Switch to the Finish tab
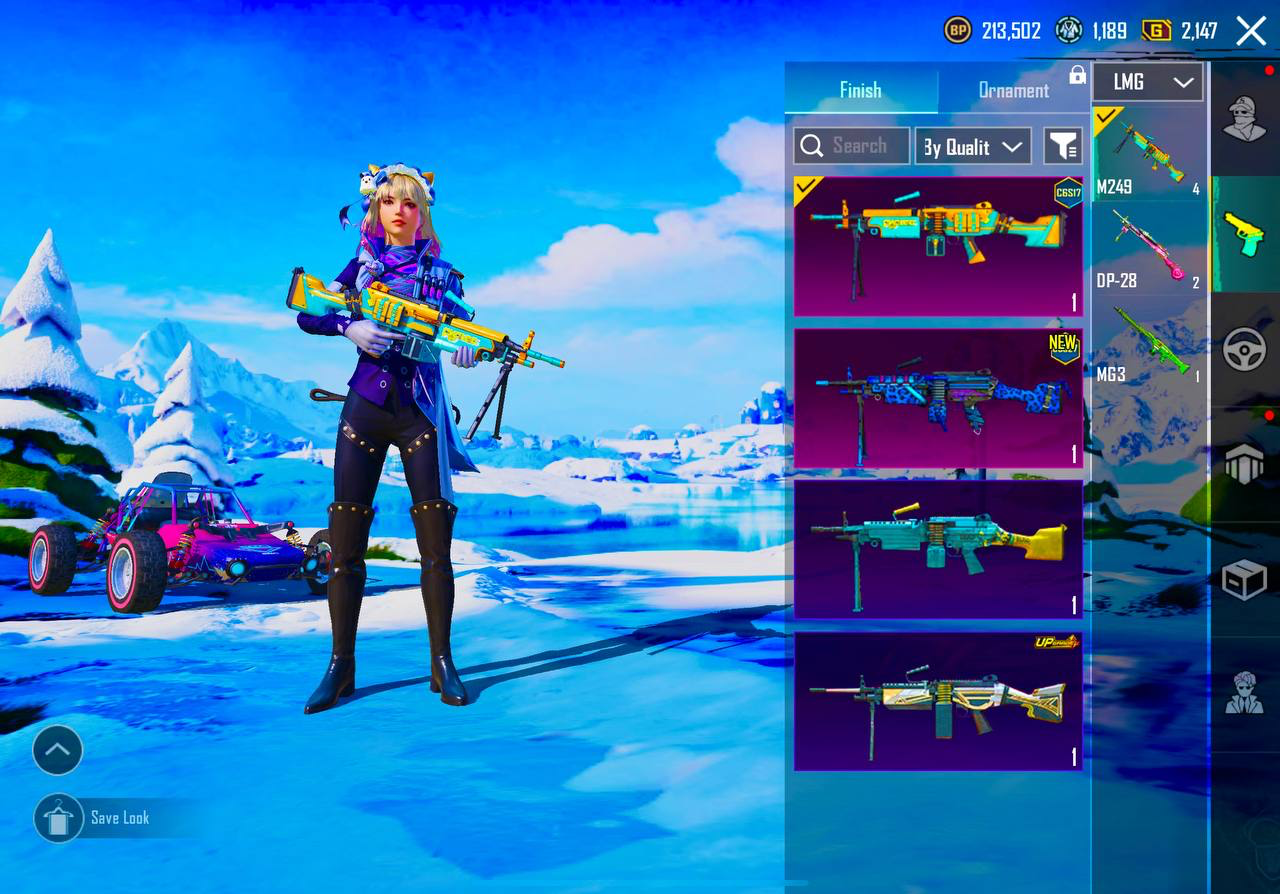This screenshot has width=1280, height=894. (860, 90)
